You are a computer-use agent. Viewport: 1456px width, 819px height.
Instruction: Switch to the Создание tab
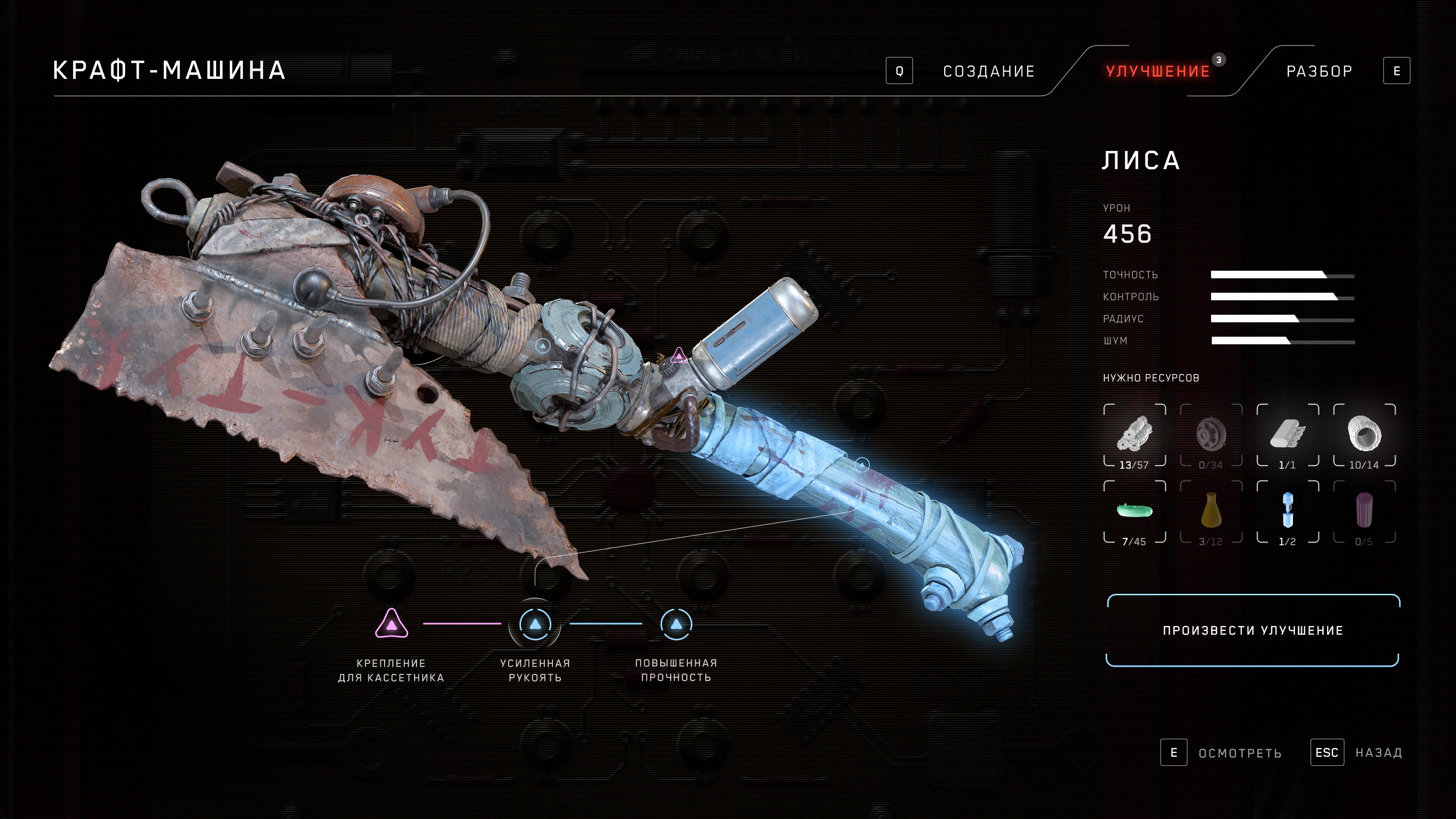(988, 71)
